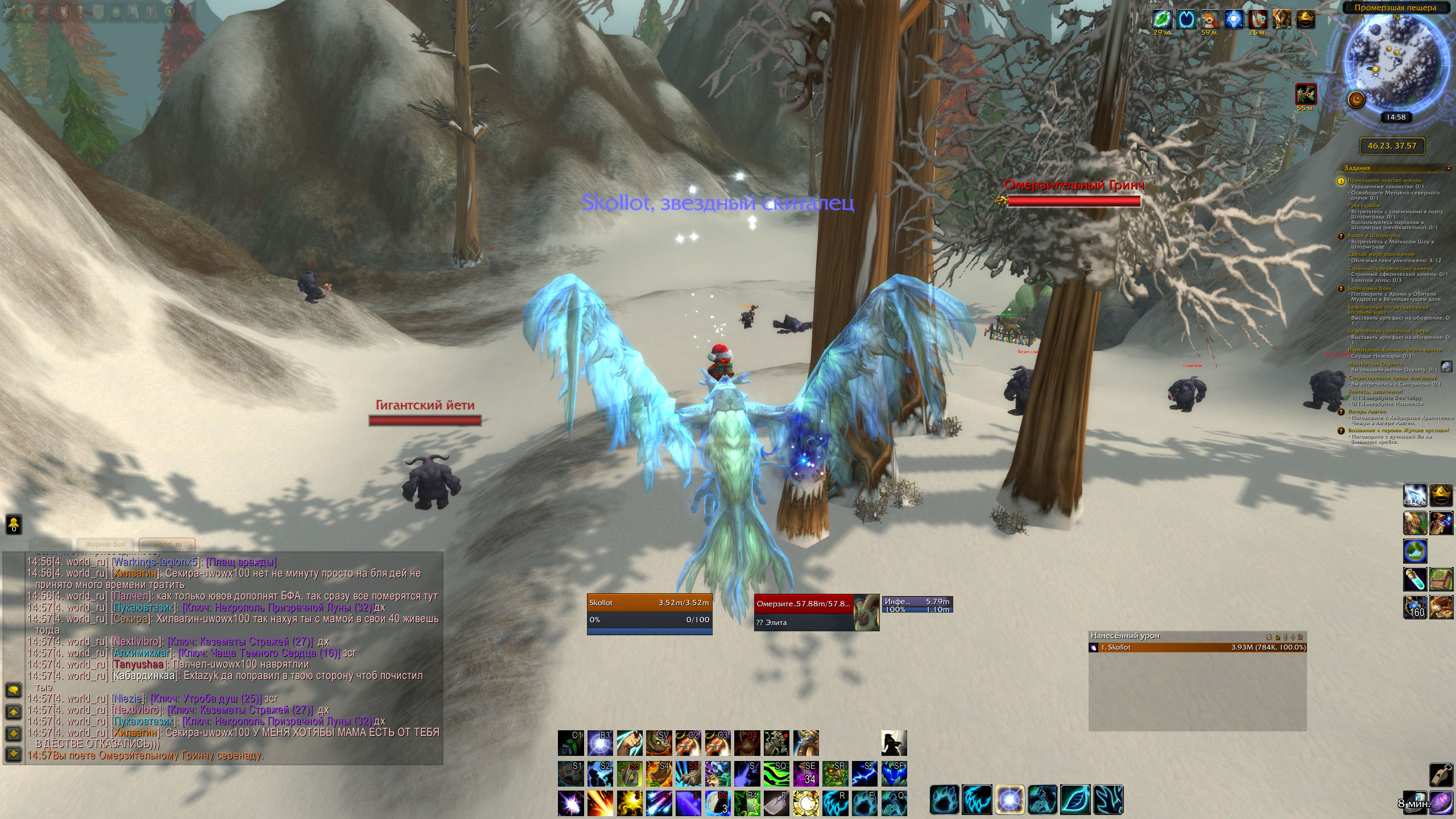
Task: Switch to the highlighted starburst shapeshift form
Action: [x=1010, y=800]
